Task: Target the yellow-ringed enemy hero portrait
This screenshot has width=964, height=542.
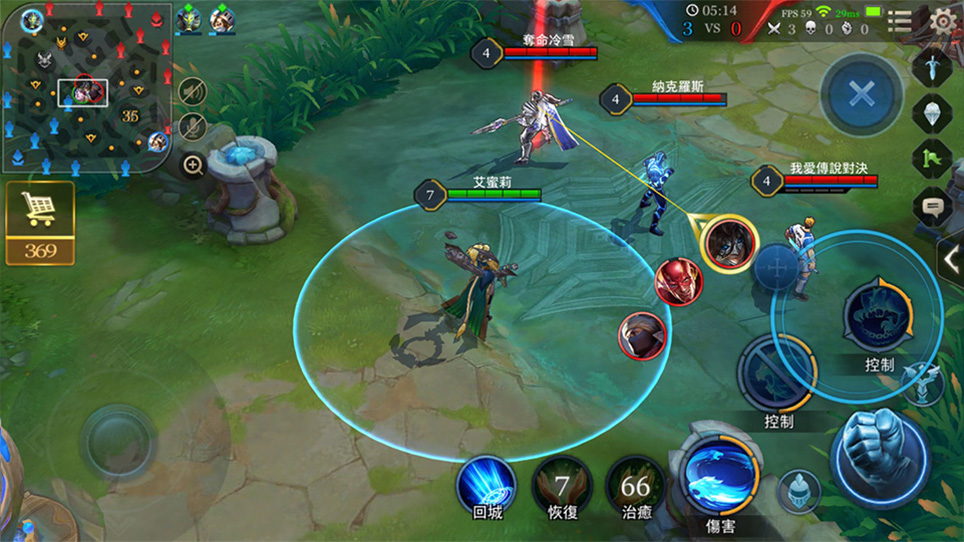Action: point(728,243)
